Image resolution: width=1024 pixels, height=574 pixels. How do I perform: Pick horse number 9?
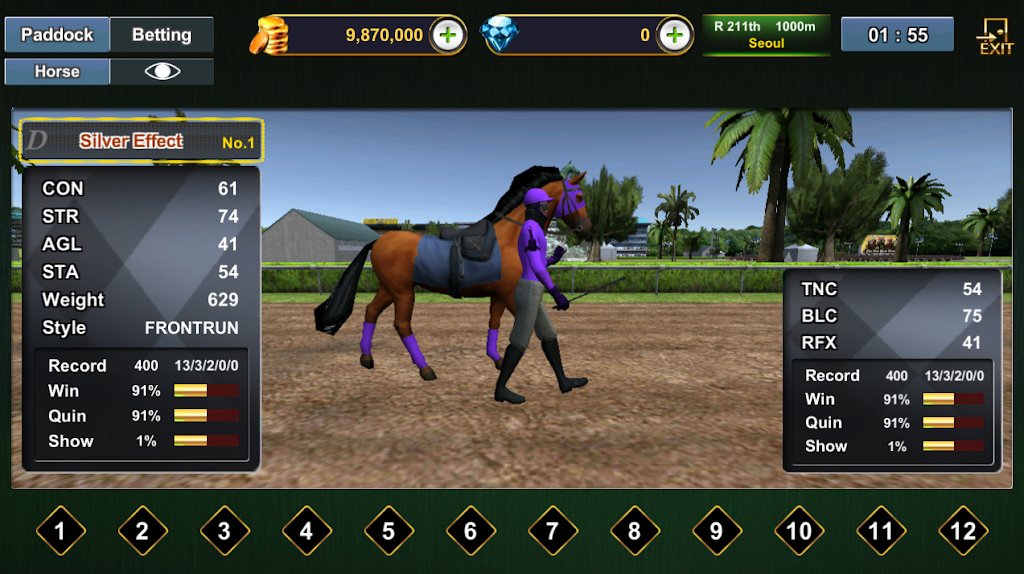(x=716, y=531)
